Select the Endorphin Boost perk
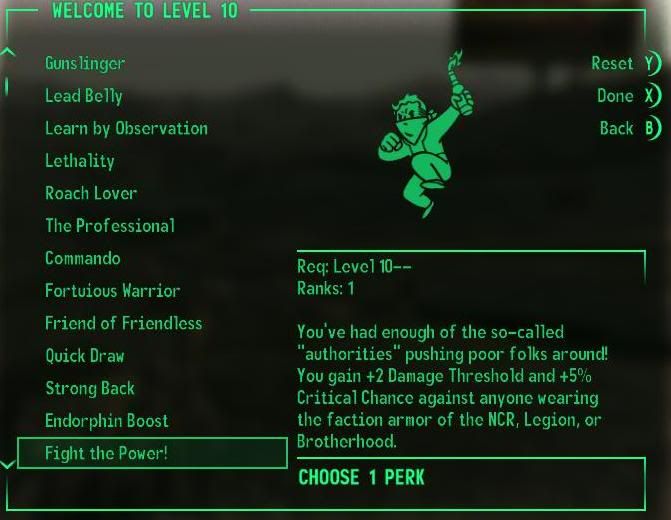The image size is (671, 520). click(107, 421)
